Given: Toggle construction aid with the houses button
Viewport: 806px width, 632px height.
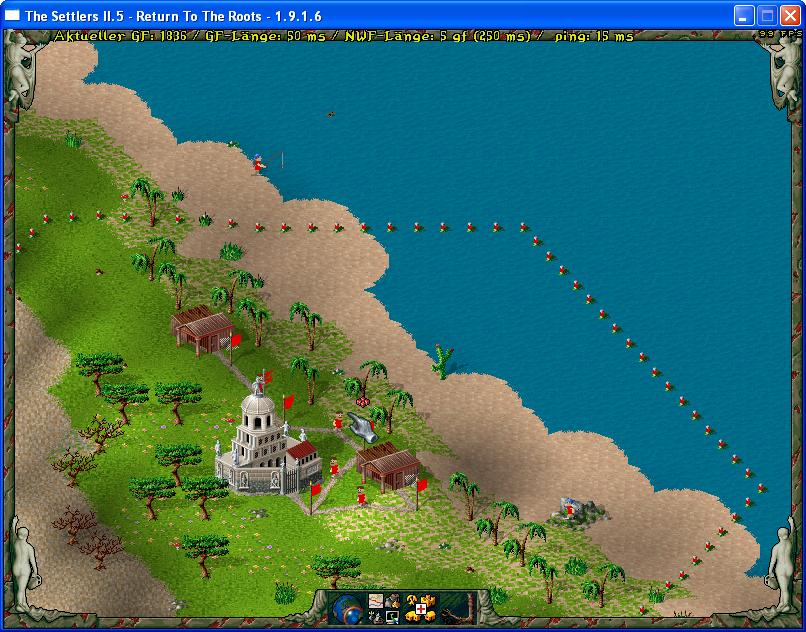Looking at the screenshot, I should point(420,607).
